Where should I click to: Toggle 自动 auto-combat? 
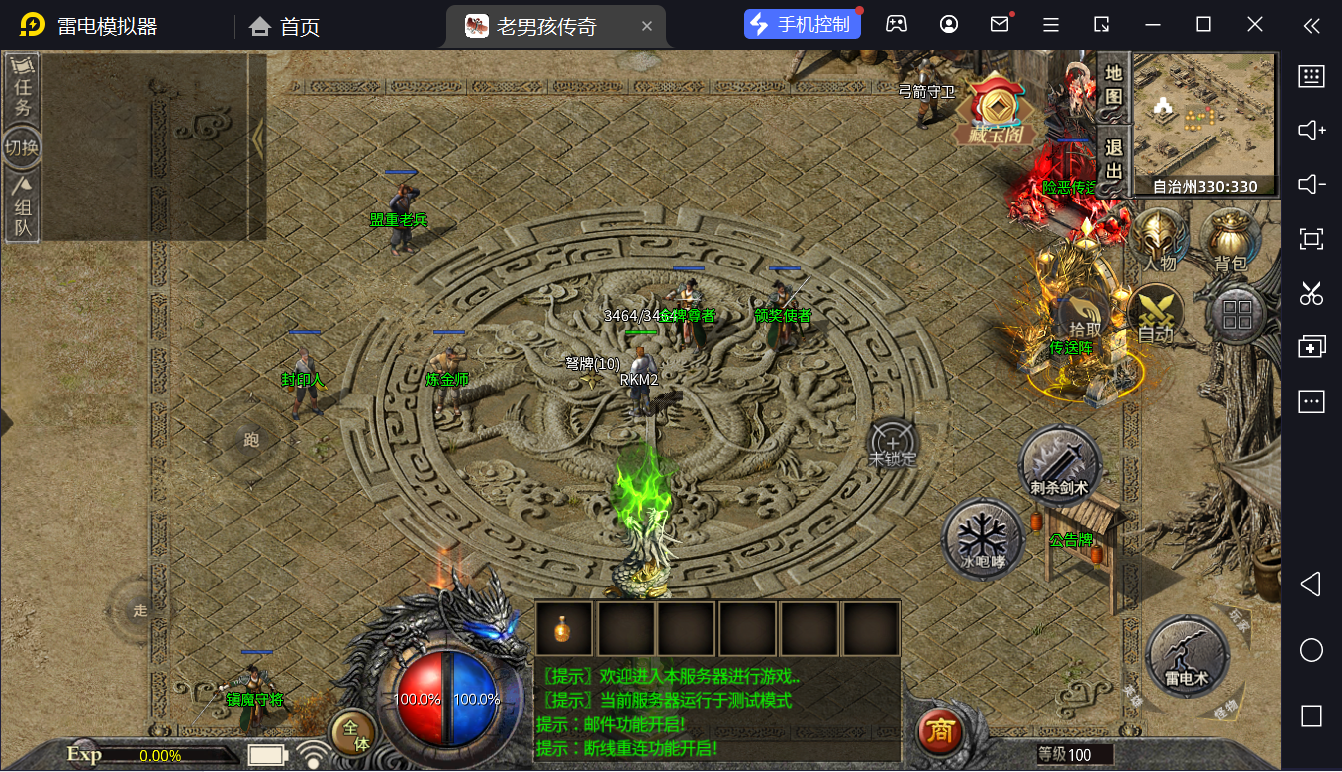click(1156, 315)
